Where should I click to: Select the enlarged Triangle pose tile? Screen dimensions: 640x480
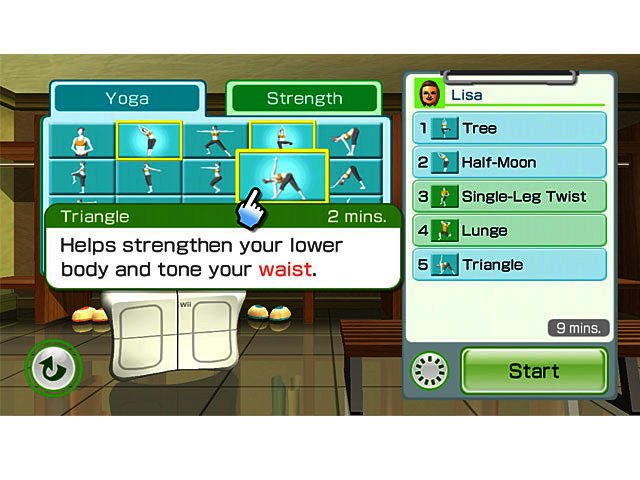point(282,178)
